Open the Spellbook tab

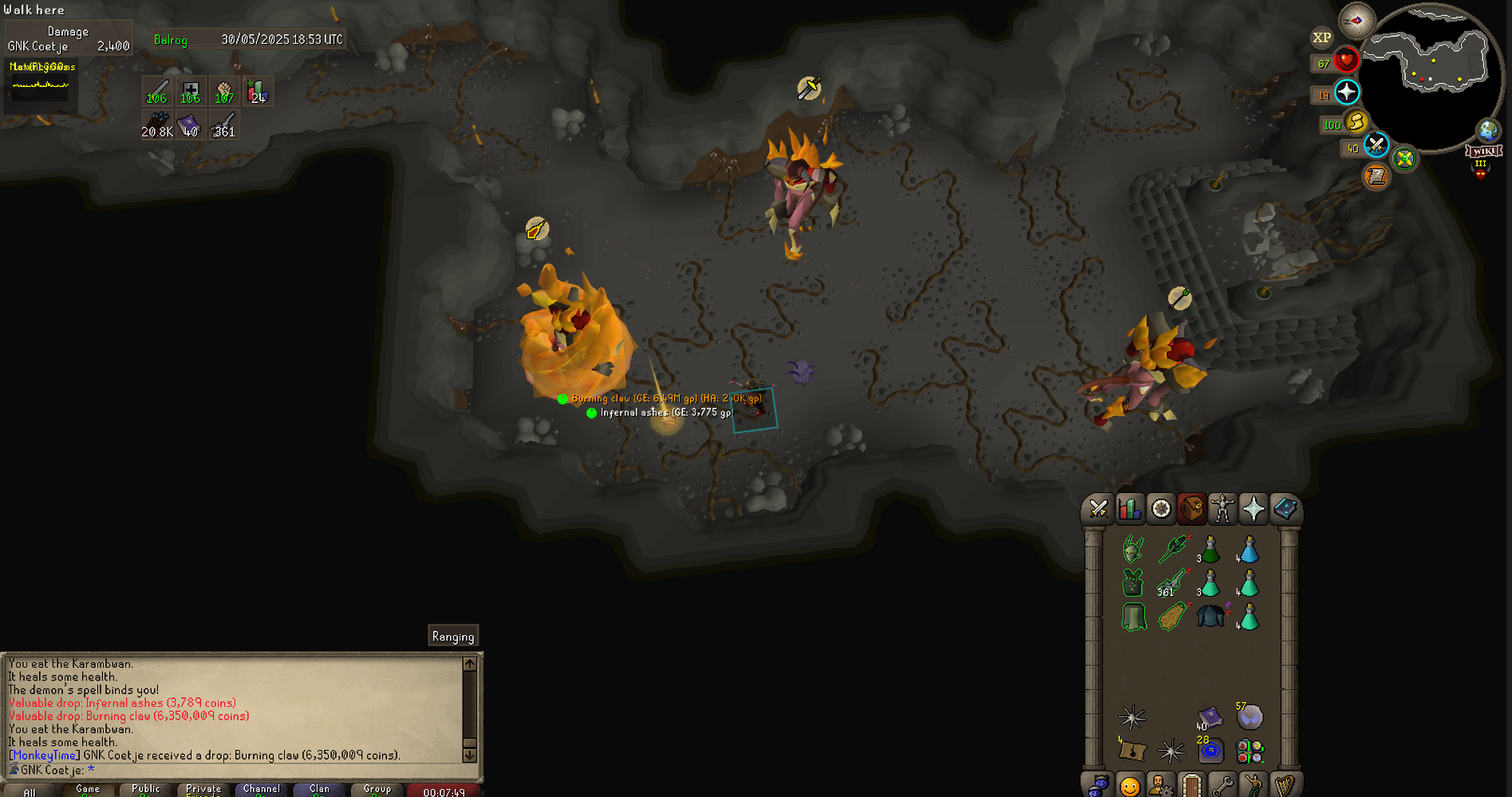click(1285, 509)
